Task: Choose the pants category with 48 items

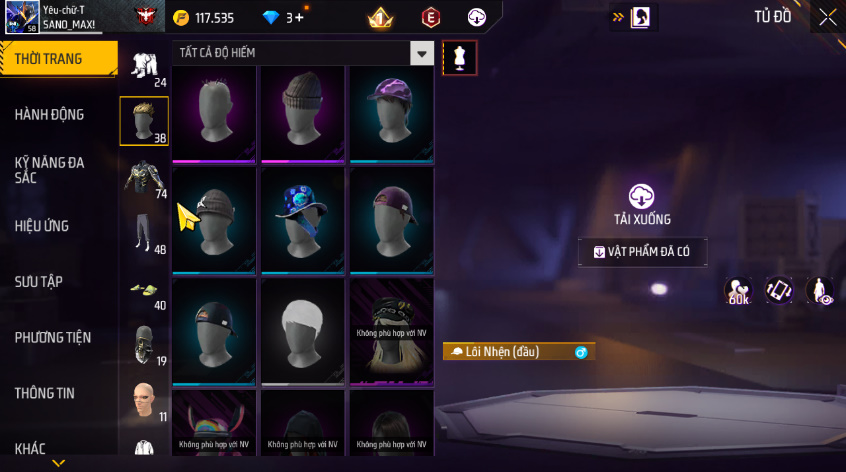Action: pyautogui.click(x=143, y=233)
